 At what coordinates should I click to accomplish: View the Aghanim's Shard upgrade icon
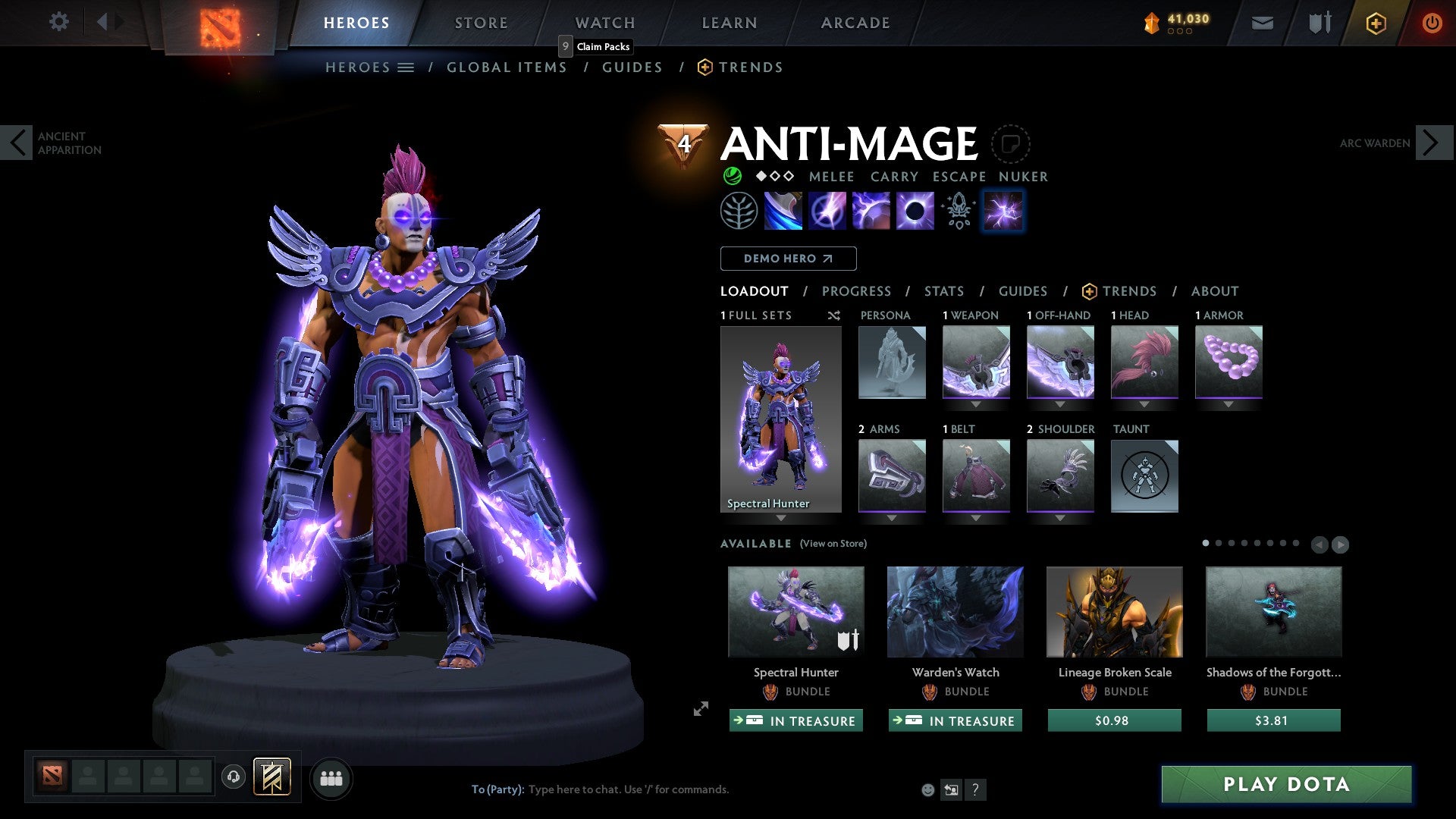tap(958, 211)
